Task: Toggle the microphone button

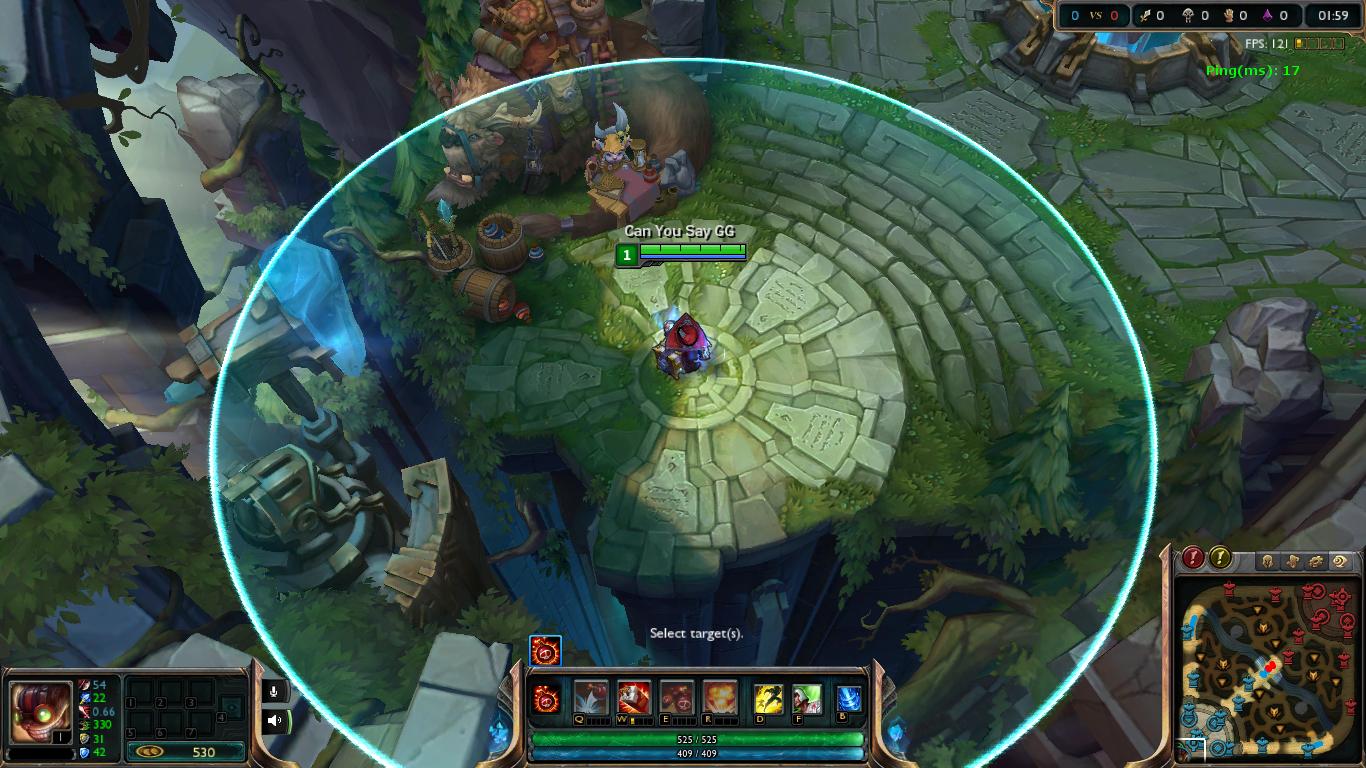Action: point(274,689)
